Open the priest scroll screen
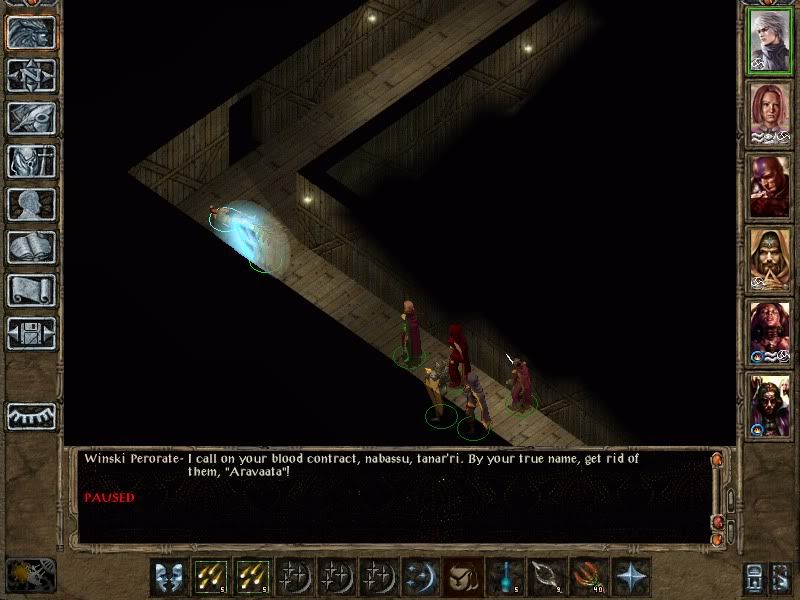The width and height of the screenshot is (800, 600). click(32, 290)
